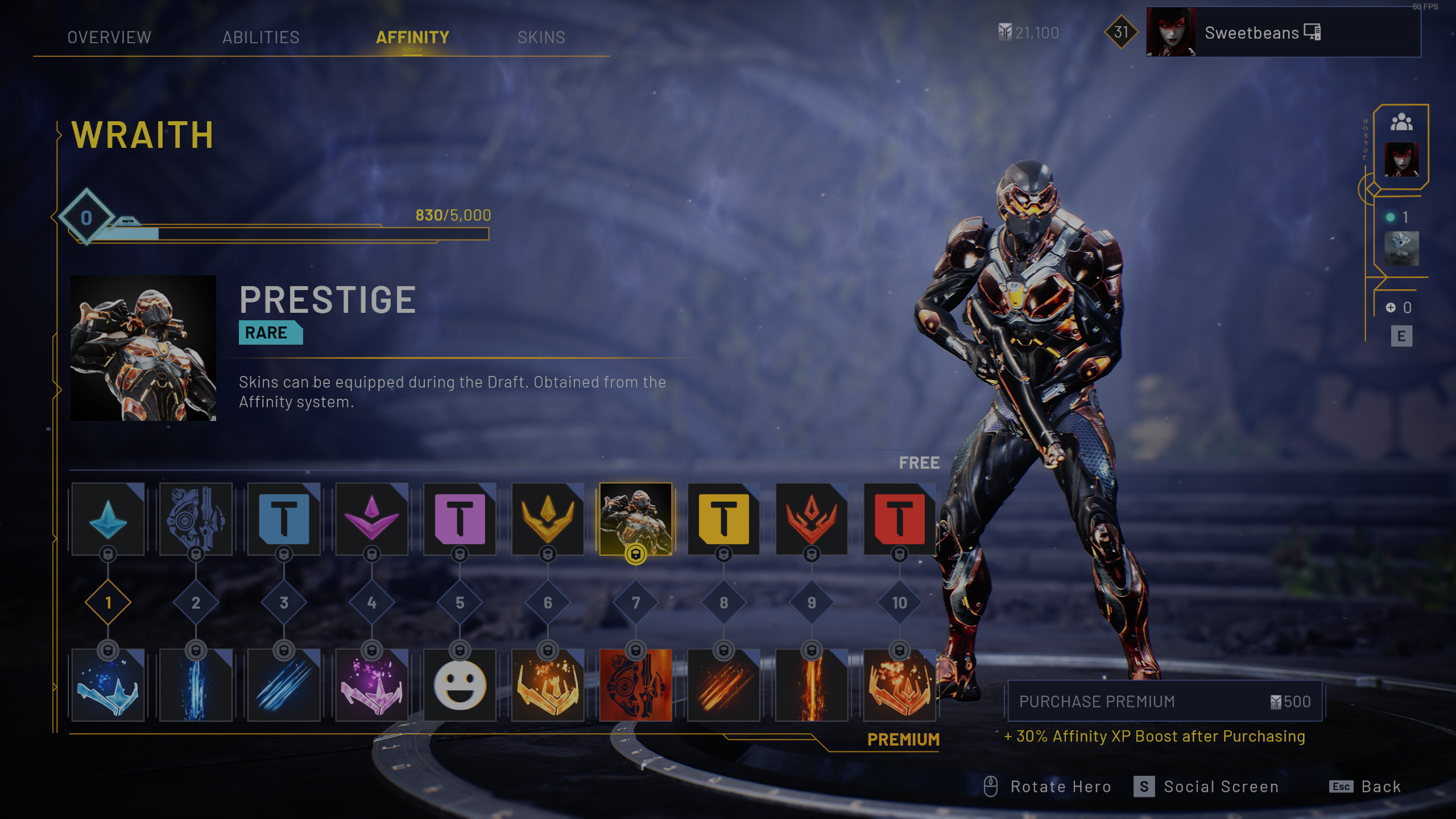Click the Back button
This screenshot has height=819, width=1456.
[x=1365, y=787]
